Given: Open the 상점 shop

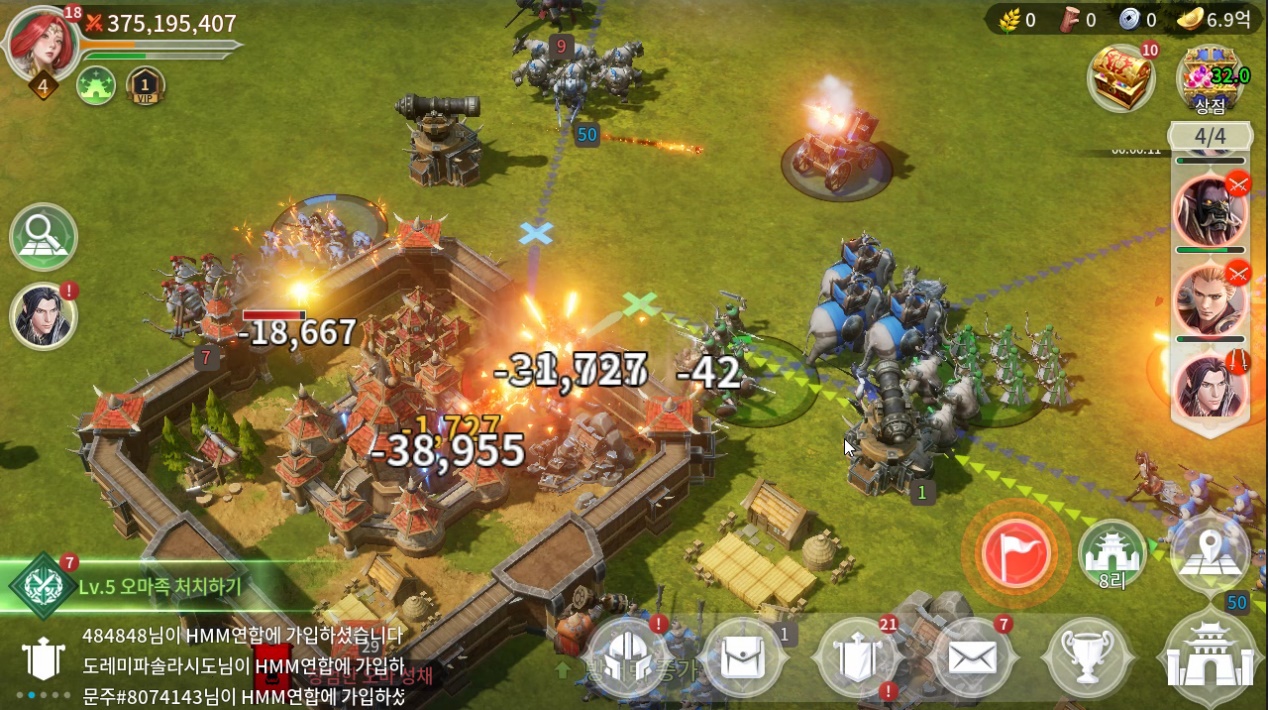Looking at the screenshot, I should click(1210, 80).
